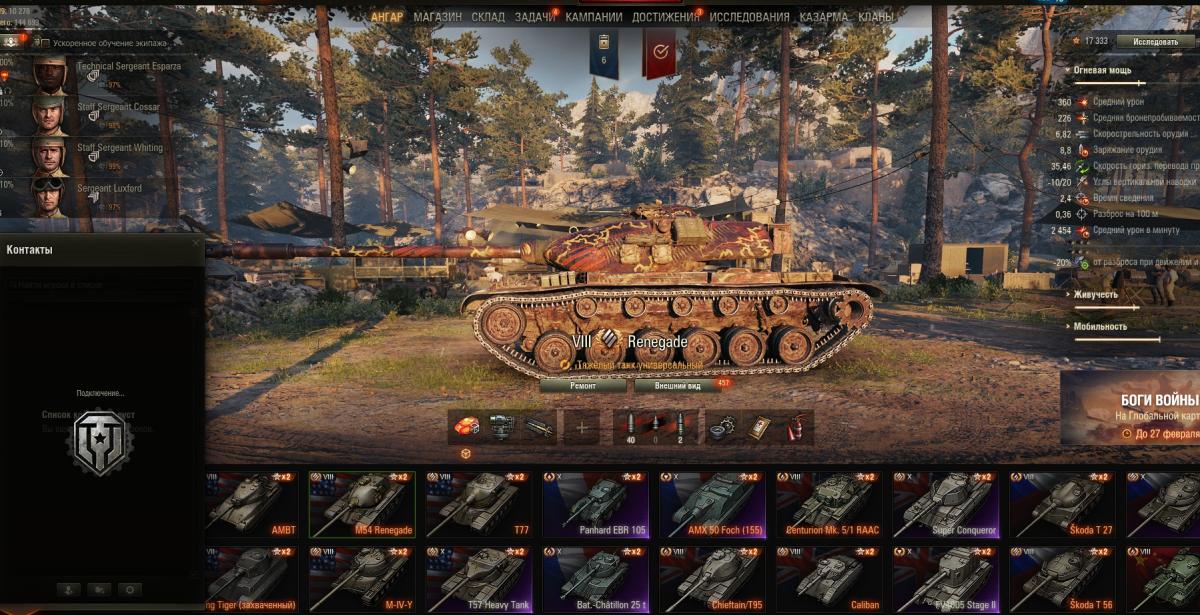Click the empty plus equipment slot

[x=581, y=428]
